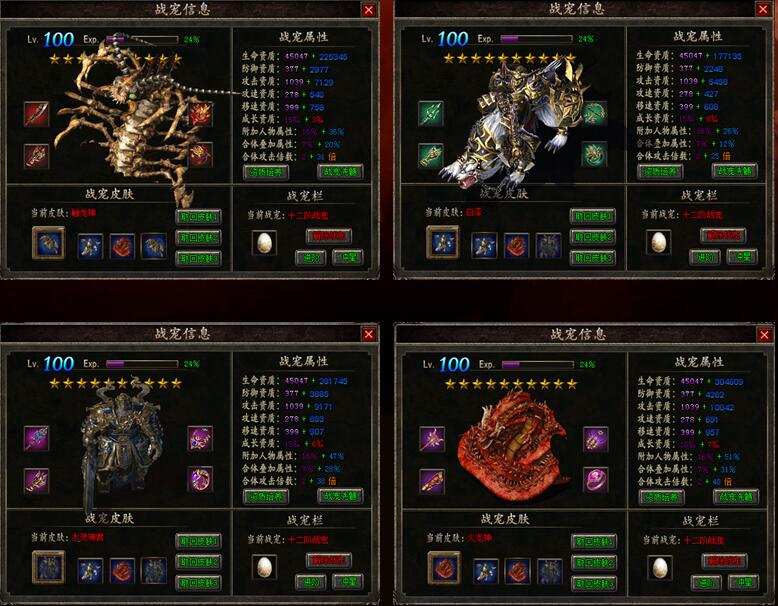Screen dimensions: 778x606
Task: Open 战宠洗髓 in the horned armored beast panel
Action: click(x=340, y=496)
